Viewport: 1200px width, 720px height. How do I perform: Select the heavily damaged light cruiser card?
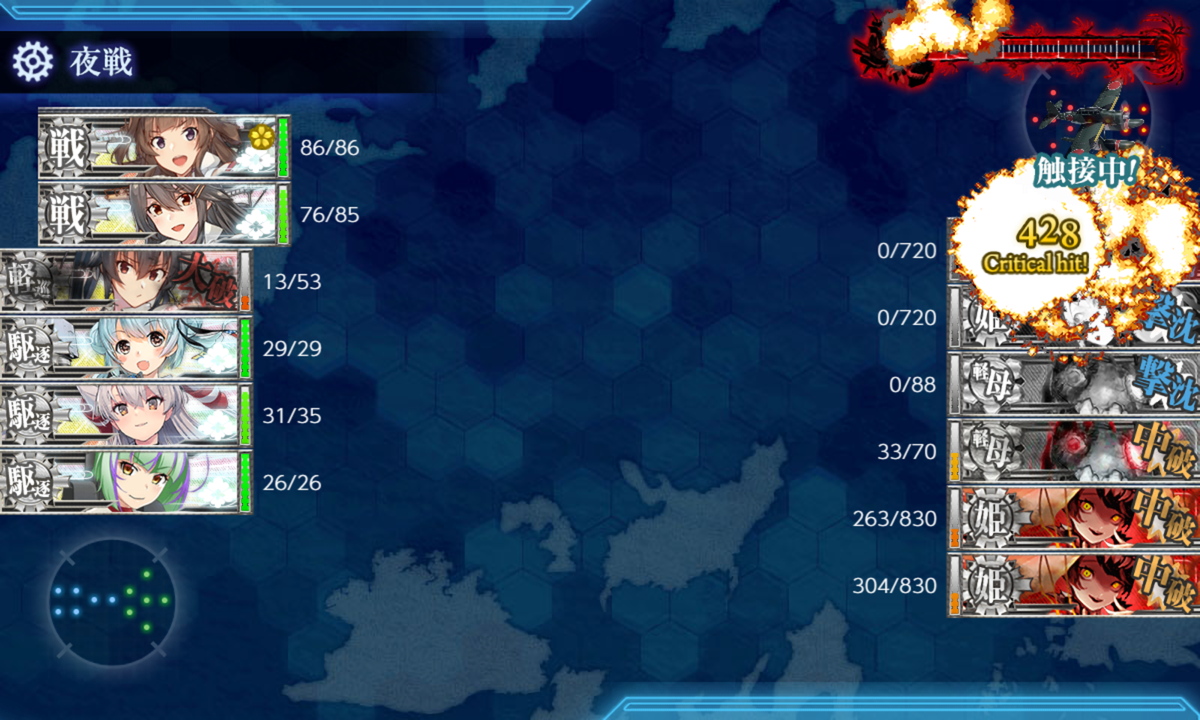(125, 281)
